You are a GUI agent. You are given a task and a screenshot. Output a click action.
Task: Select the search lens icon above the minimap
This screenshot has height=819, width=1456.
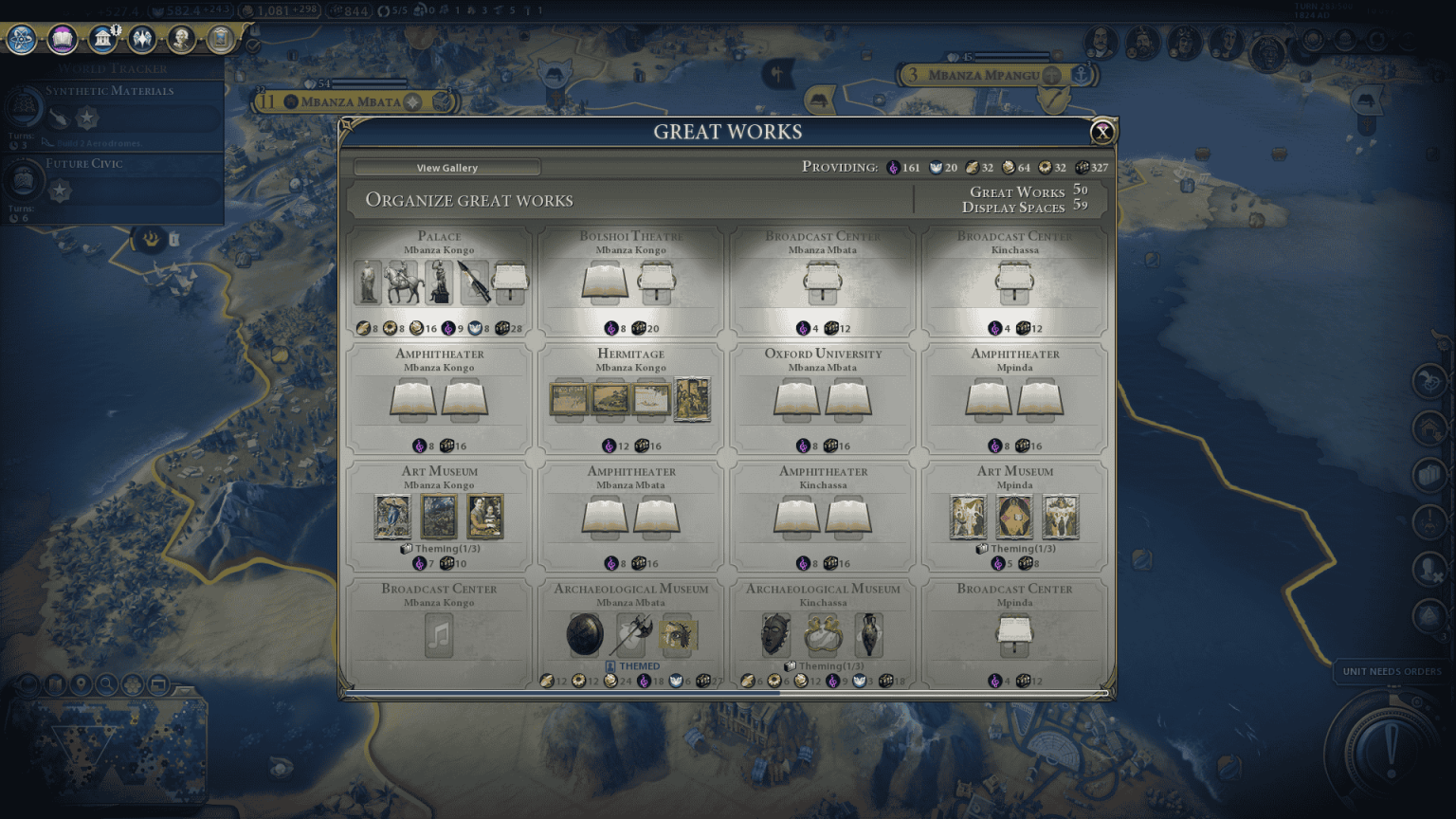click(x=106, y=684)
